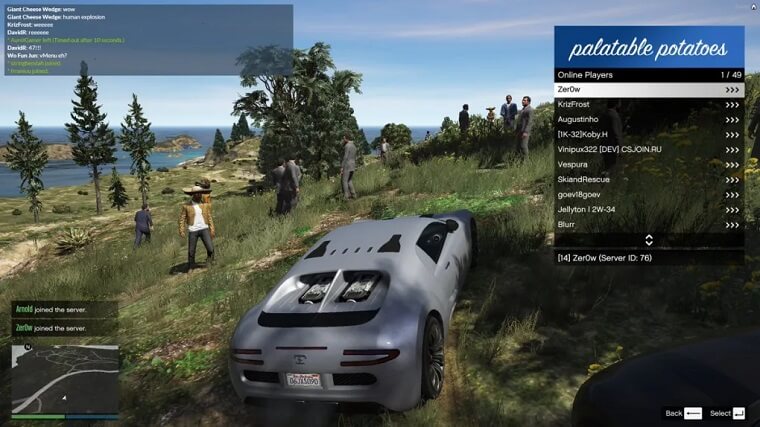The width and height of the screenshot is (760, 427).
Task: Click the chat message log
Action: 150,40
